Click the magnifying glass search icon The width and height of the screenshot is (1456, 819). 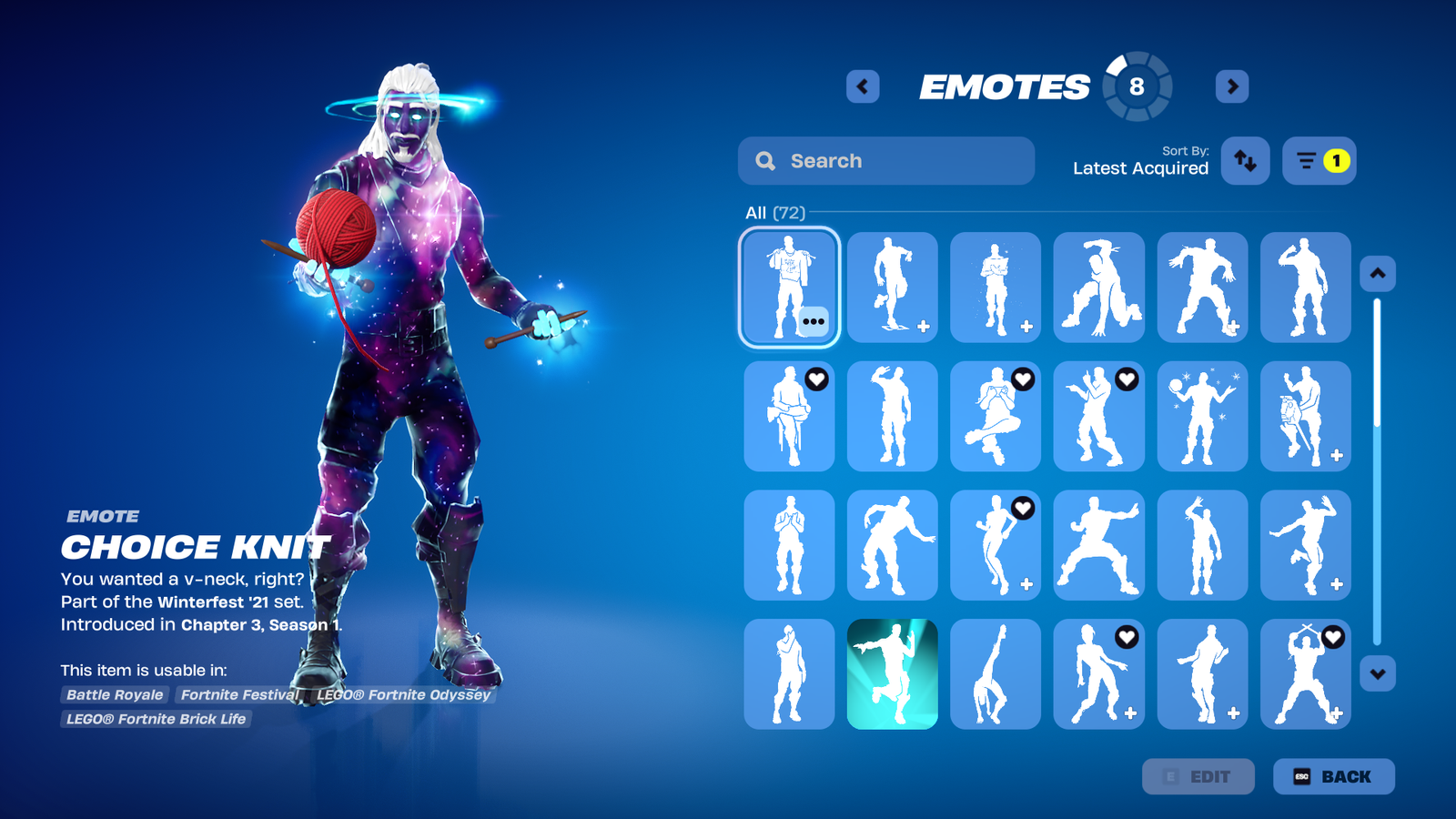coord(765,160)
